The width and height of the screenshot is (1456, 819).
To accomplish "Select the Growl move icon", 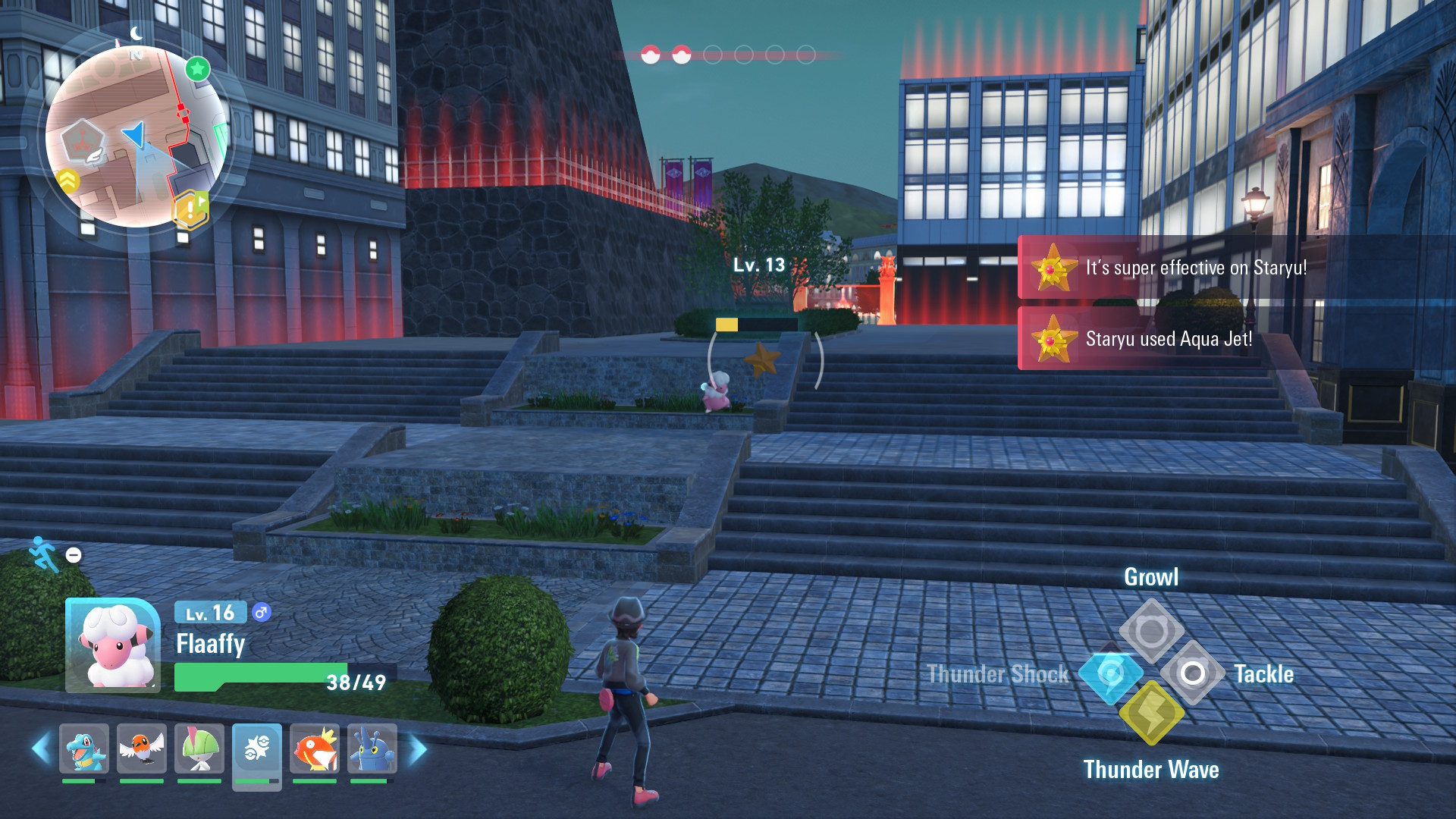I will (1151, 629).
